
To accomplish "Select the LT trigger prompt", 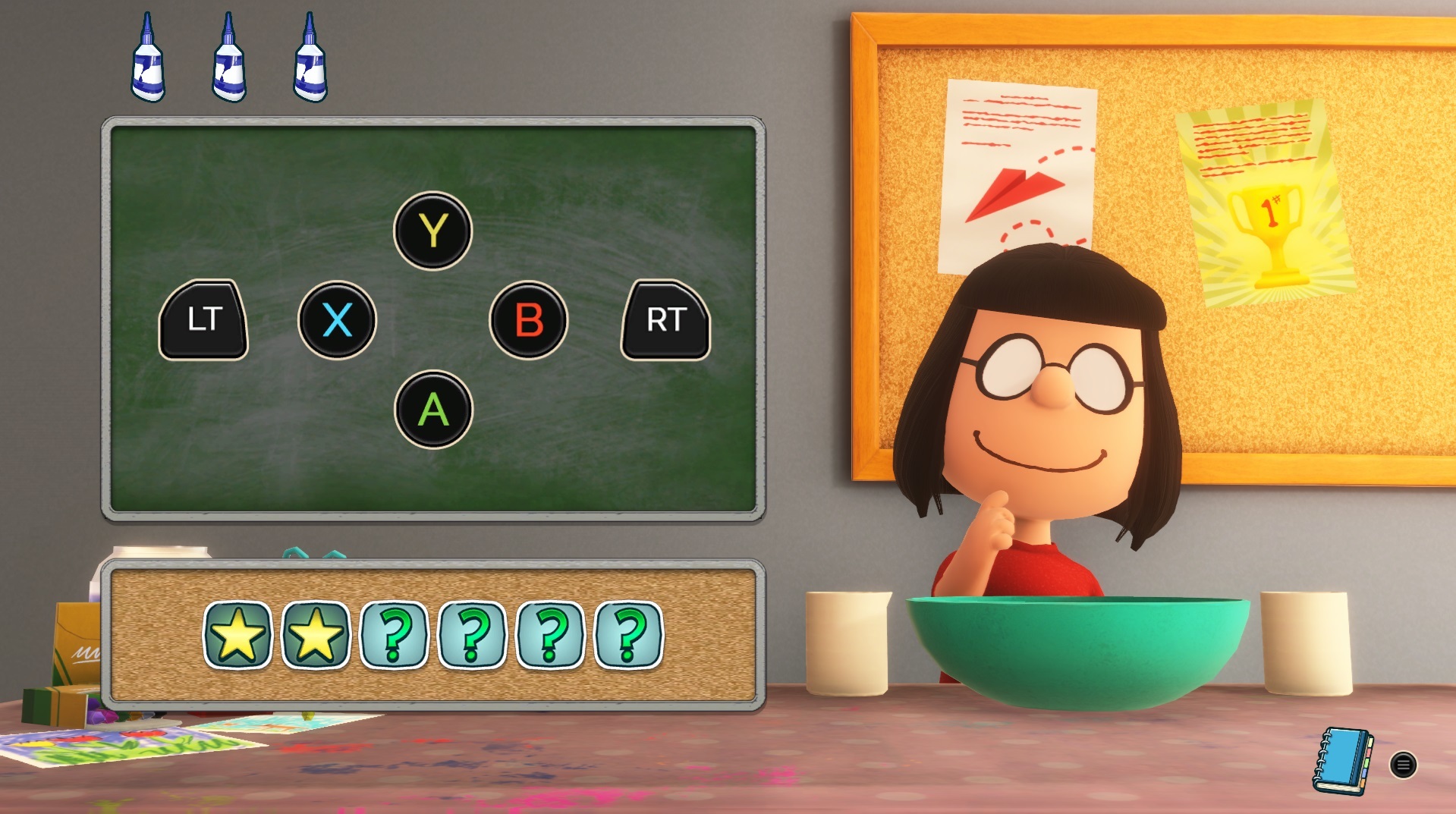I will (203, 319).
